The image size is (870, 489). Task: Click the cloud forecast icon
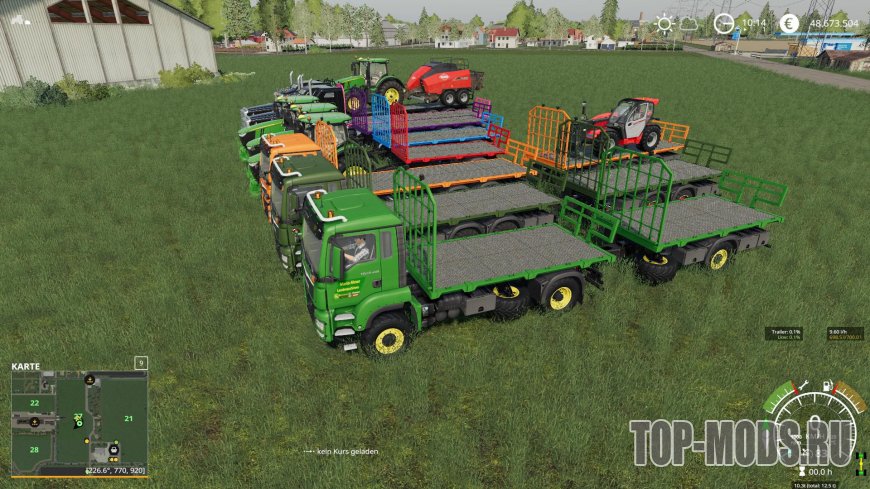click(690, 22)
